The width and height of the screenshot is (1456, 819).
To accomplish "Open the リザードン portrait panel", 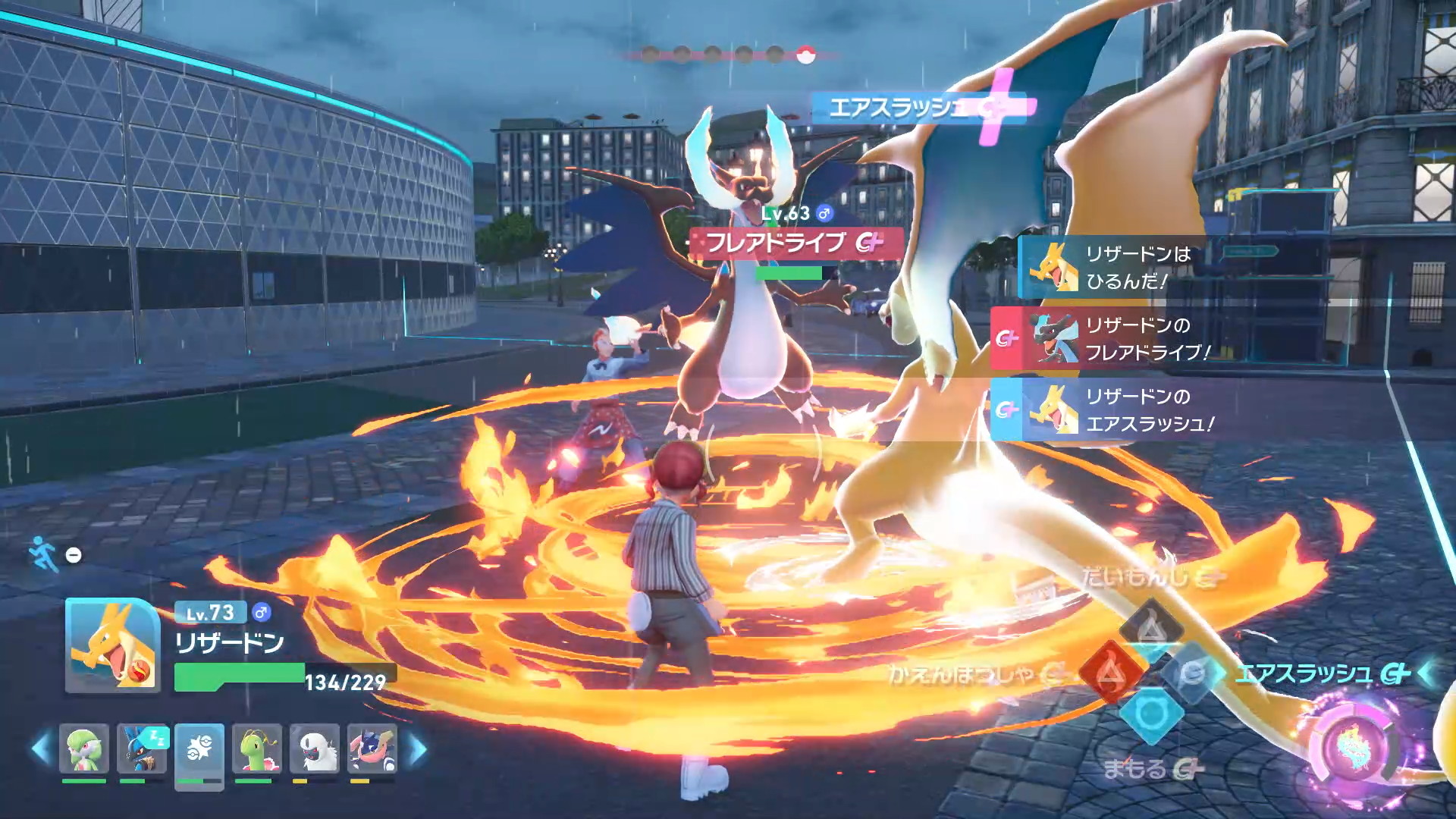I will tap(112, 645).
